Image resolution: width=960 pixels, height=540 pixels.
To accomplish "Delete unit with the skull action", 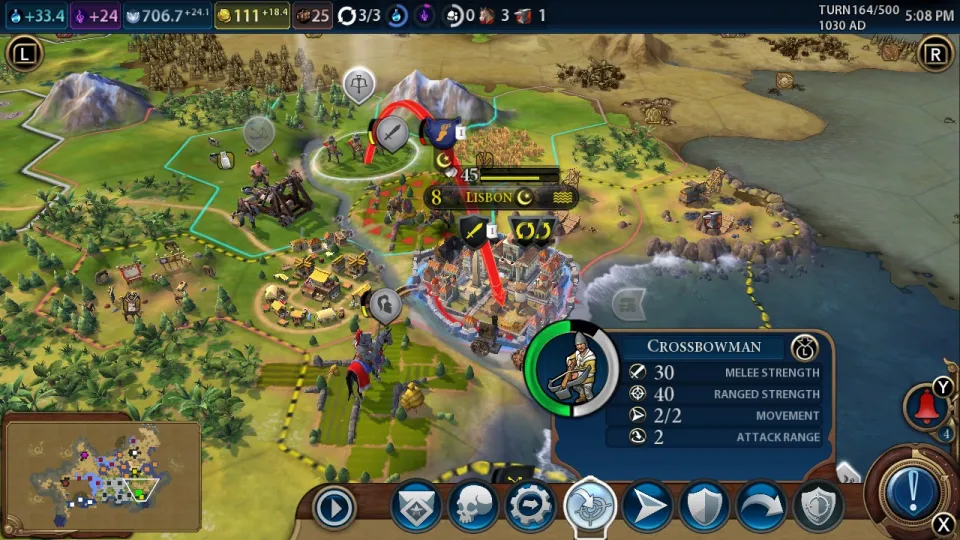I will pyautogui.click(x=473, y=507).
